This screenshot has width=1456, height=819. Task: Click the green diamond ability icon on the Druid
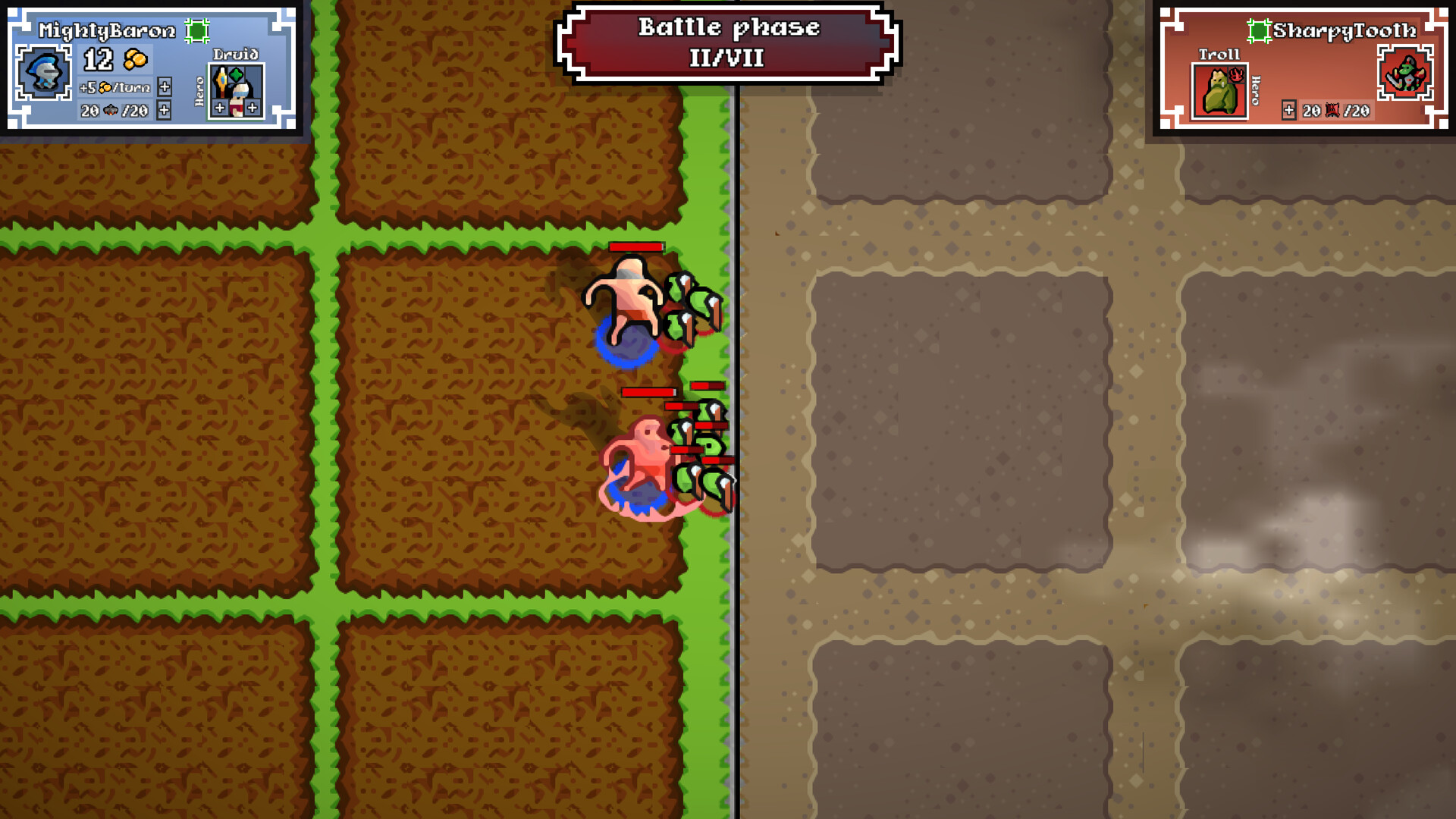tap(235, 73)
